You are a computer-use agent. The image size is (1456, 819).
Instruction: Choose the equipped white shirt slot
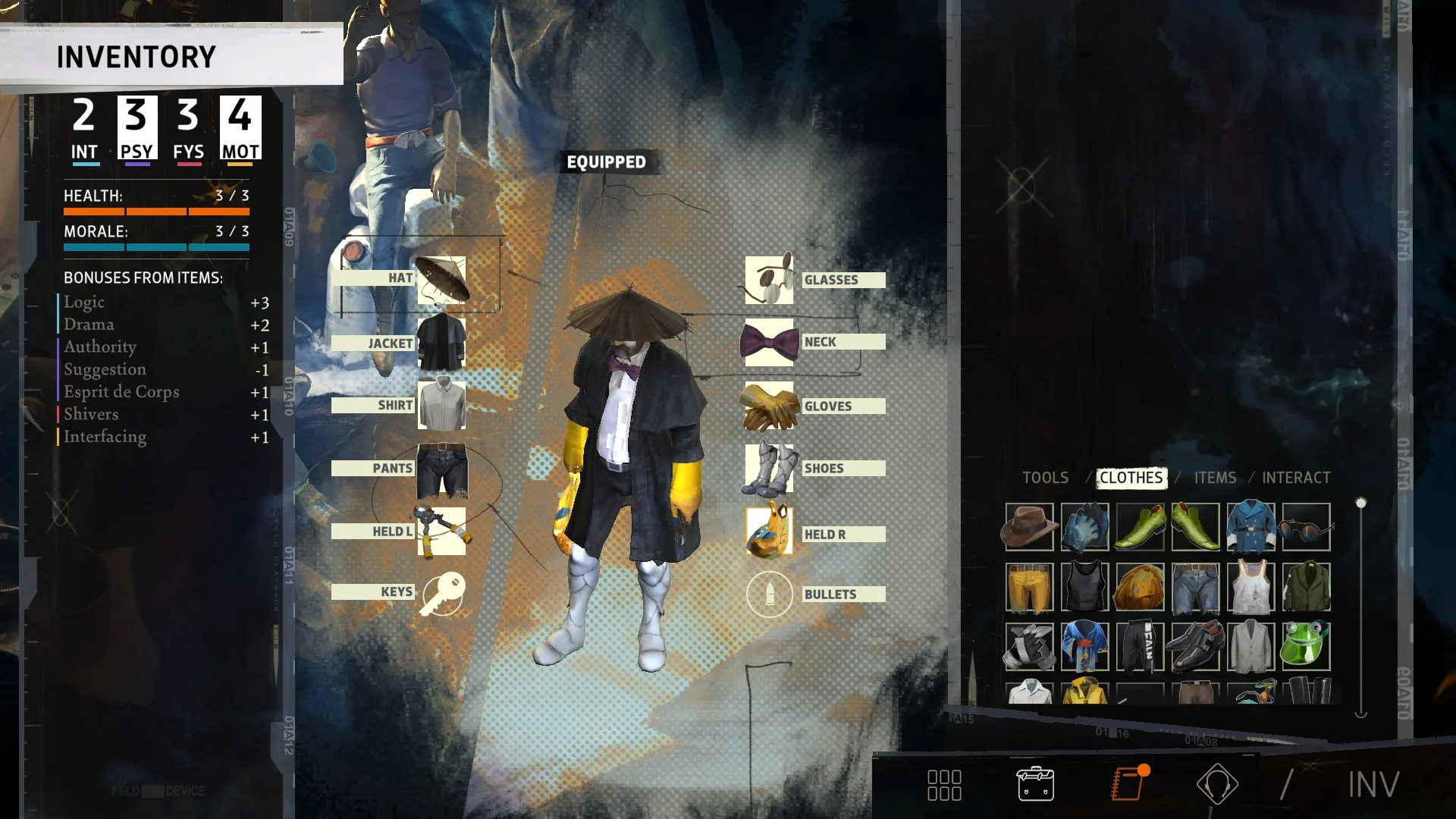[x=441, y=406]
